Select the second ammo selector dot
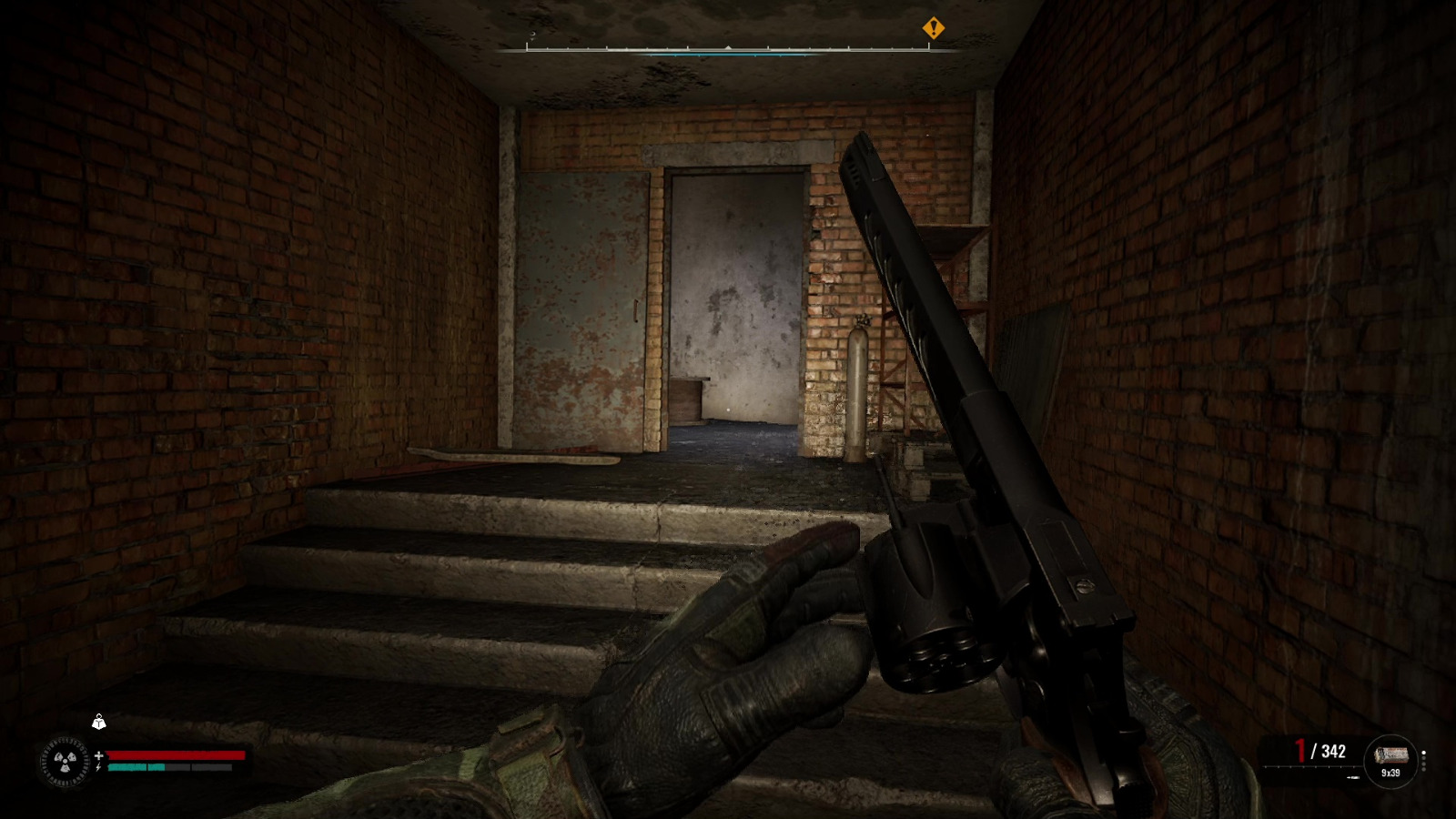 point(1423,758)
